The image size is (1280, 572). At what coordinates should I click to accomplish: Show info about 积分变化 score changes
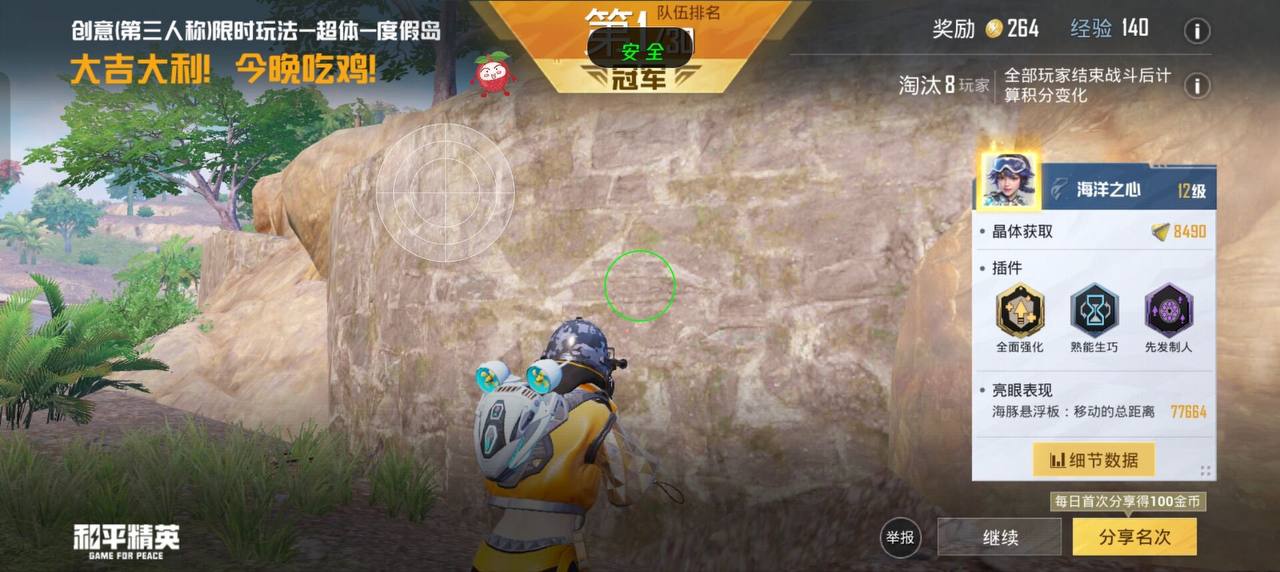[x=1197, y=86]
